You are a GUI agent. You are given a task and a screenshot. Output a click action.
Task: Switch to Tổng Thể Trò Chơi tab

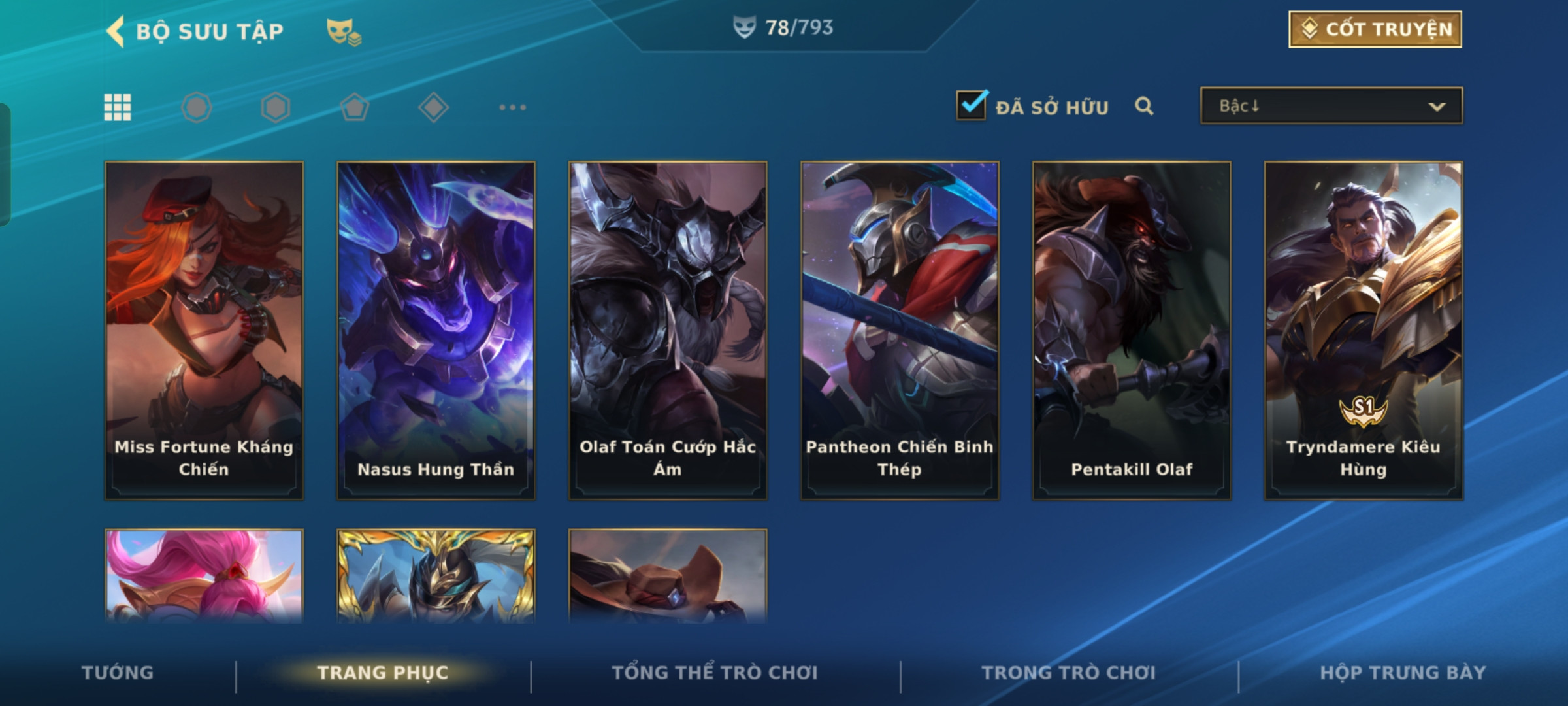pyautogui.click(x=715, y=673)
